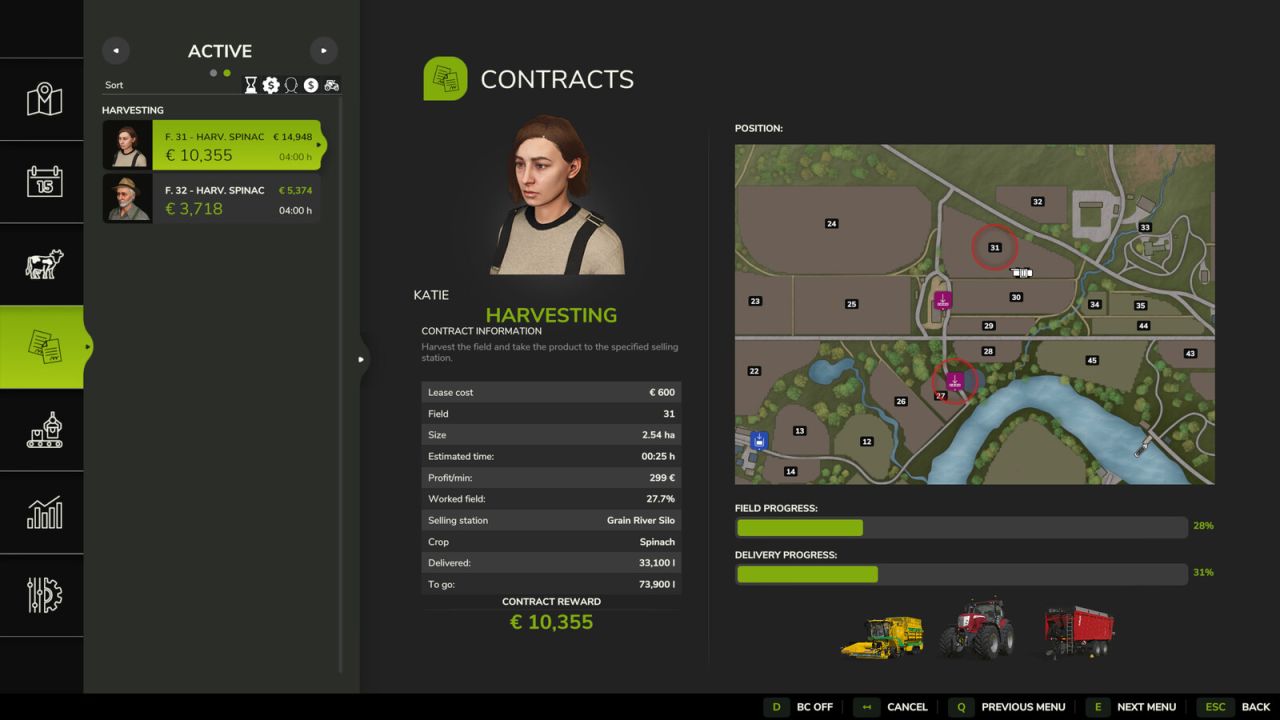Open game settings via the sliders icon
Screen dimensions: 1280x720
tap(42, 596)
